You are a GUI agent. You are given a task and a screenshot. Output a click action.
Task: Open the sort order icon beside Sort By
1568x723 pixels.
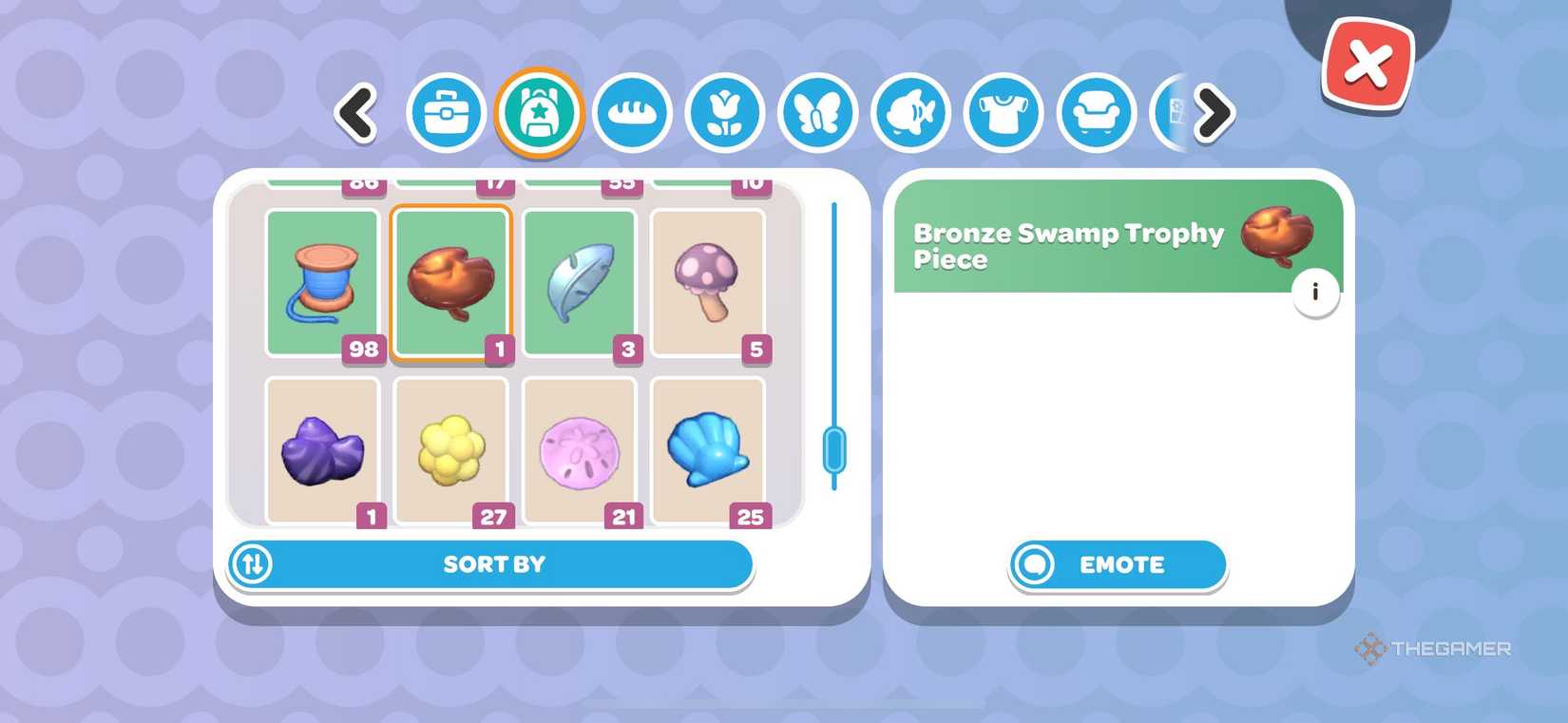253,563
